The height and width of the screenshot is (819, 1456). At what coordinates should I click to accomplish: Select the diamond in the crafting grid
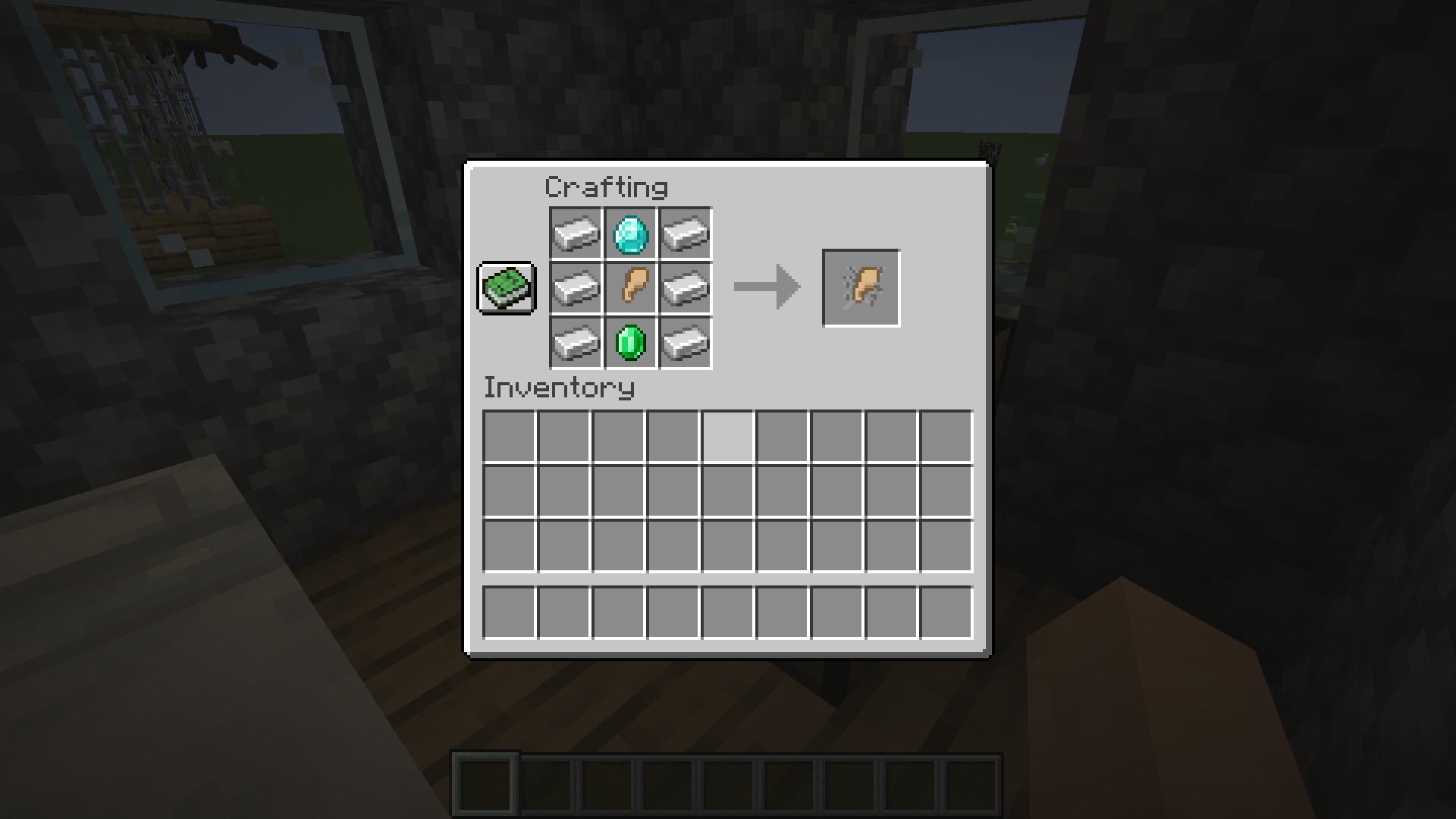[x=630, y=234]
